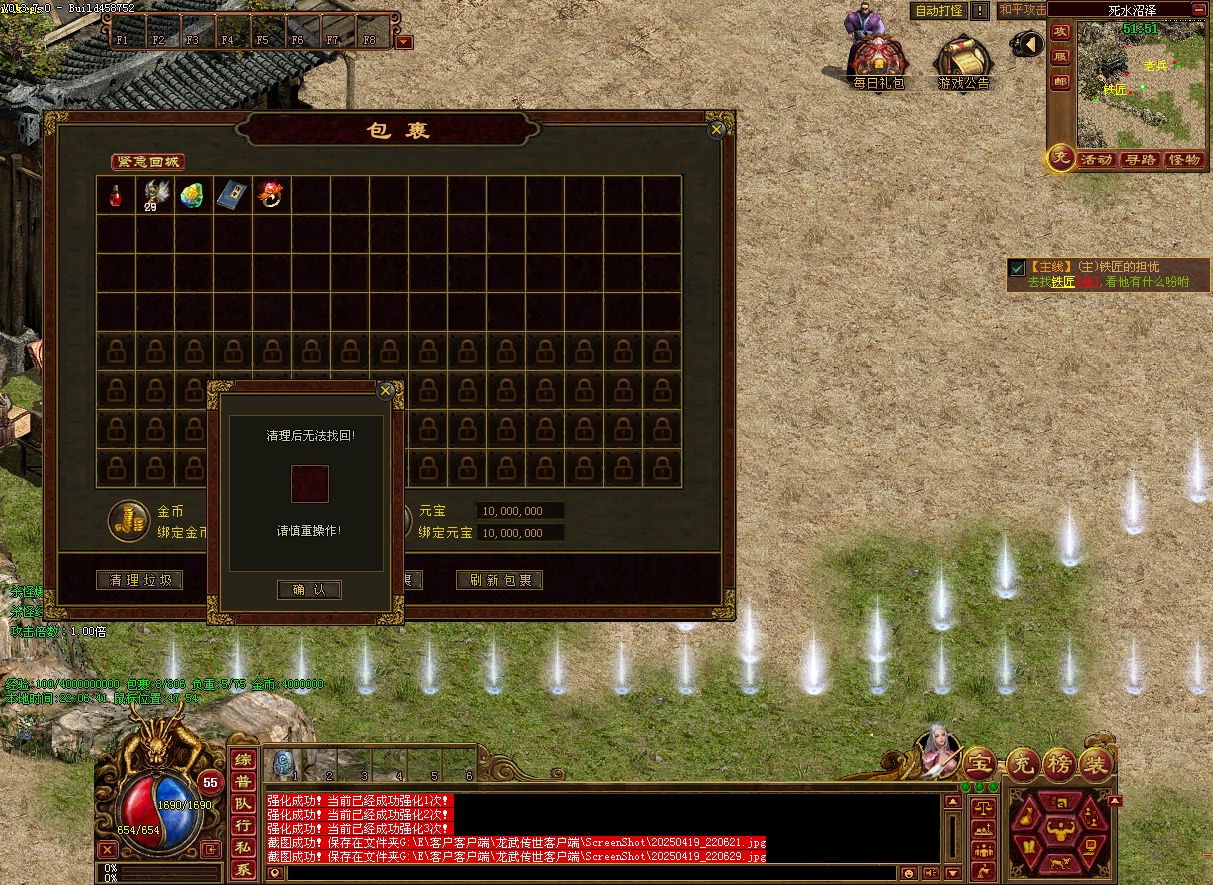This screenshot has width=1213, height=885.
Task: Select the colorful gemstone inventory item
Action: [193, 195]
